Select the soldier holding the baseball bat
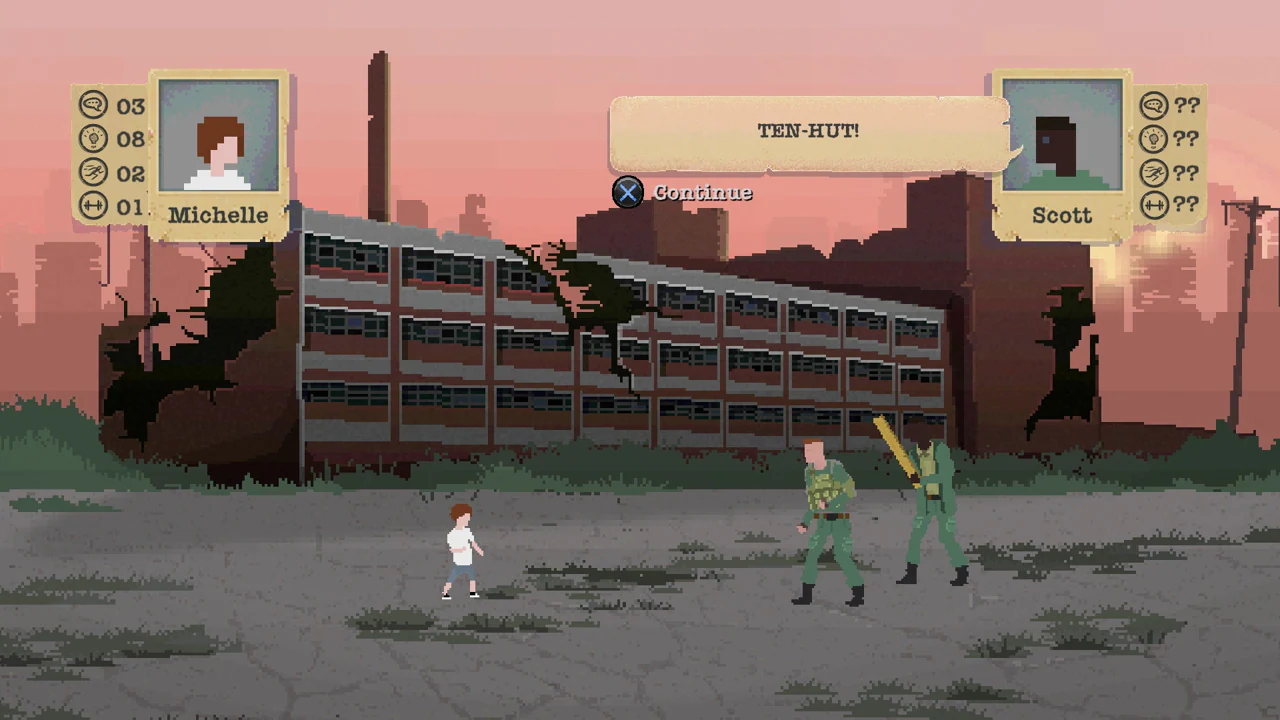 click(930, 505)
